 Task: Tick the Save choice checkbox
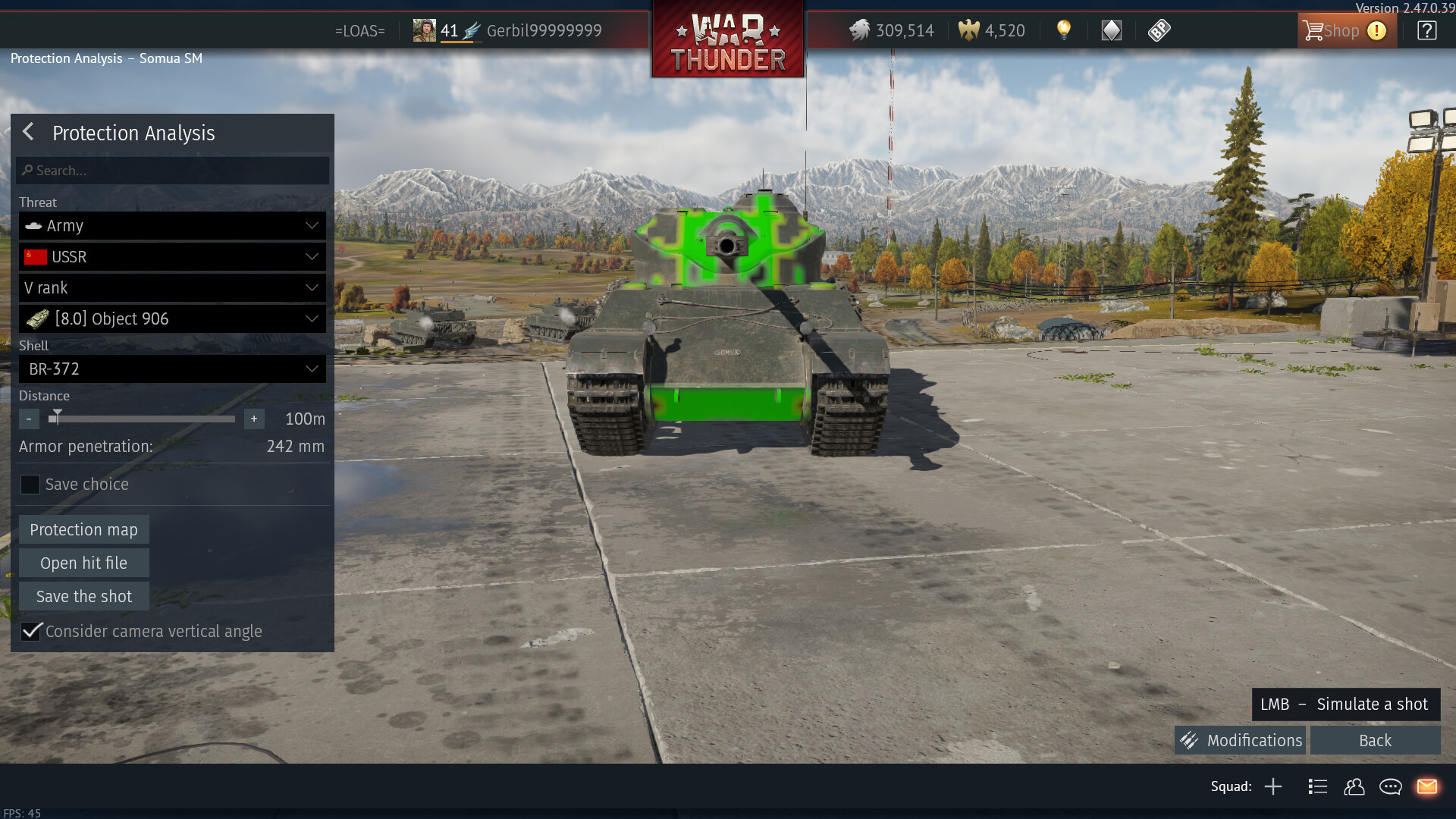30,485
